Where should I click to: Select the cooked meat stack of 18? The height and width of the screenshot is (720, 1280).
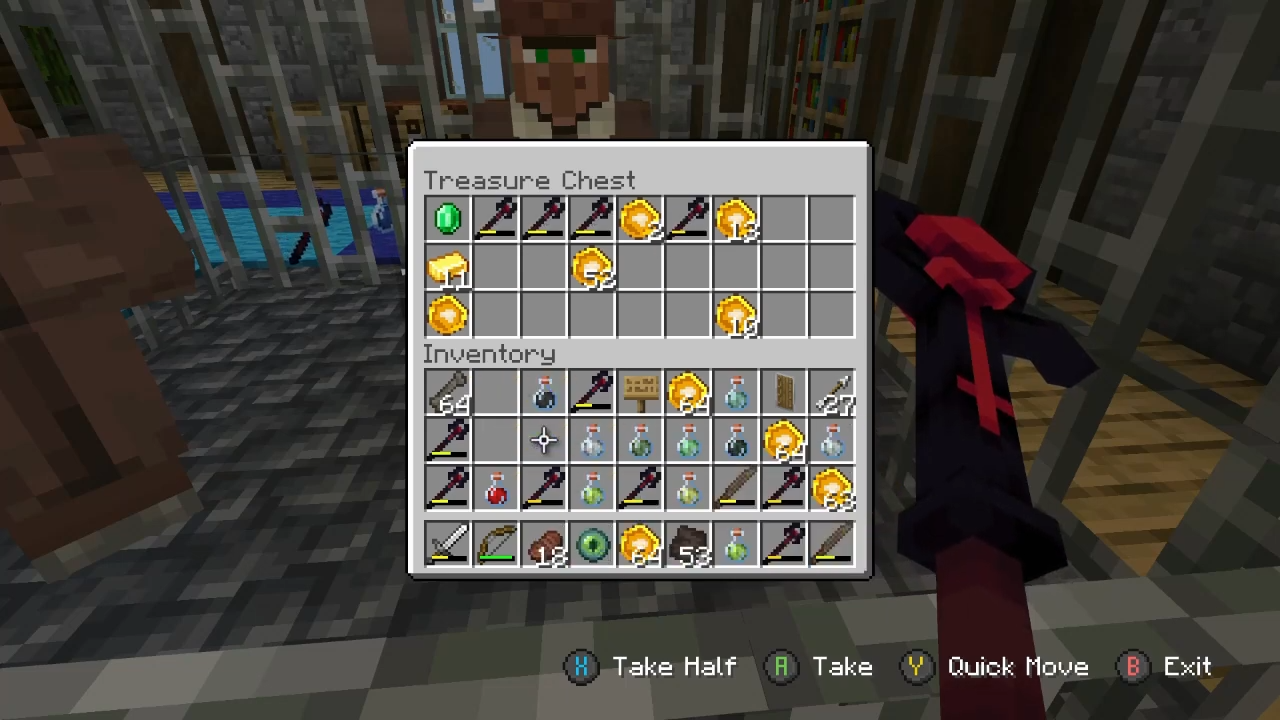543,545
